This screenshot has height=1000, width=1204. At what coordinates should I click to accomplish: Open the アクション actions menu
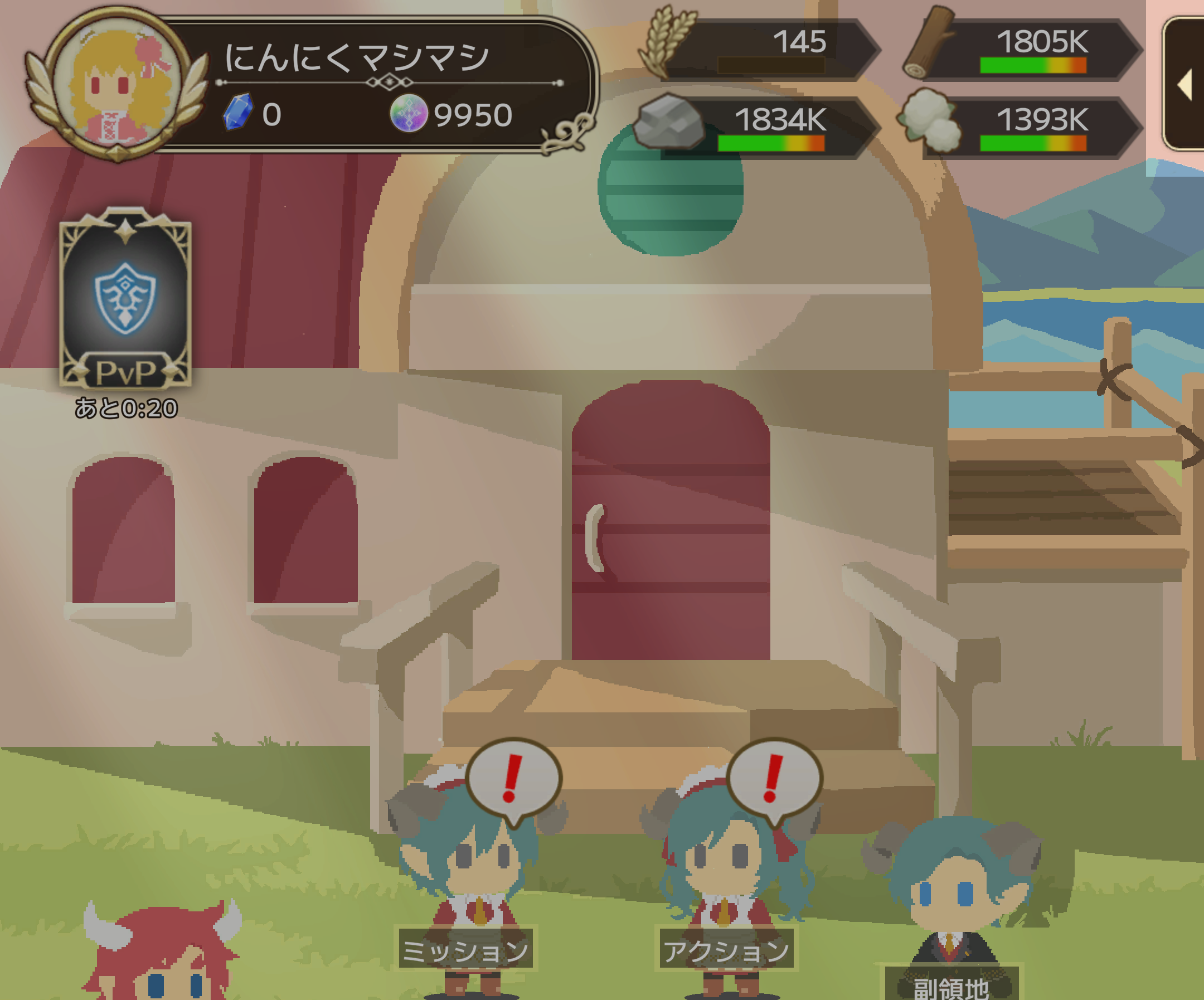point(726,951)
